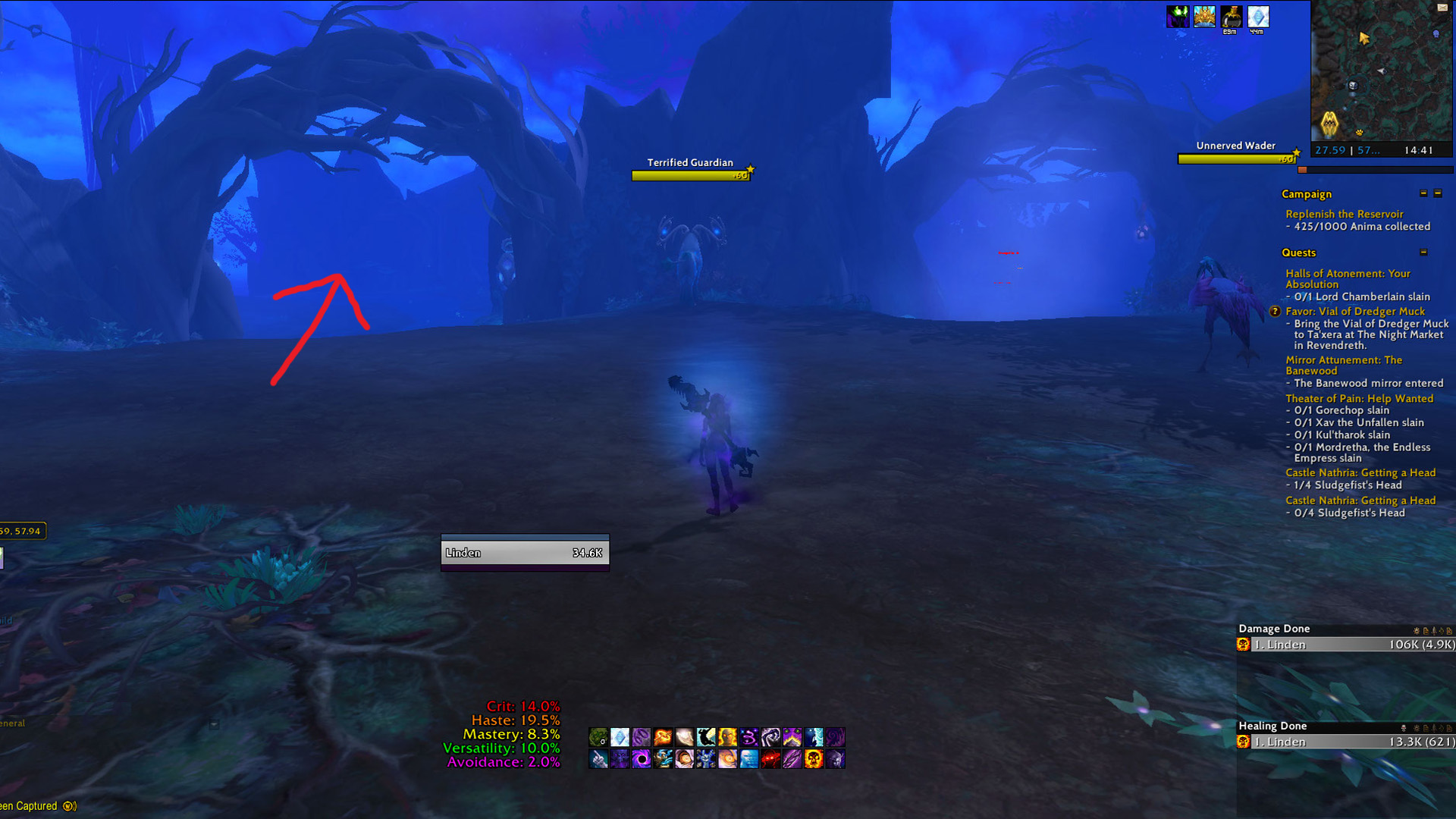The image size is (1456, 819).
Task: Cast the Void Eruption black hole ability
Action: pyautogui.click(x=642, y=758)
